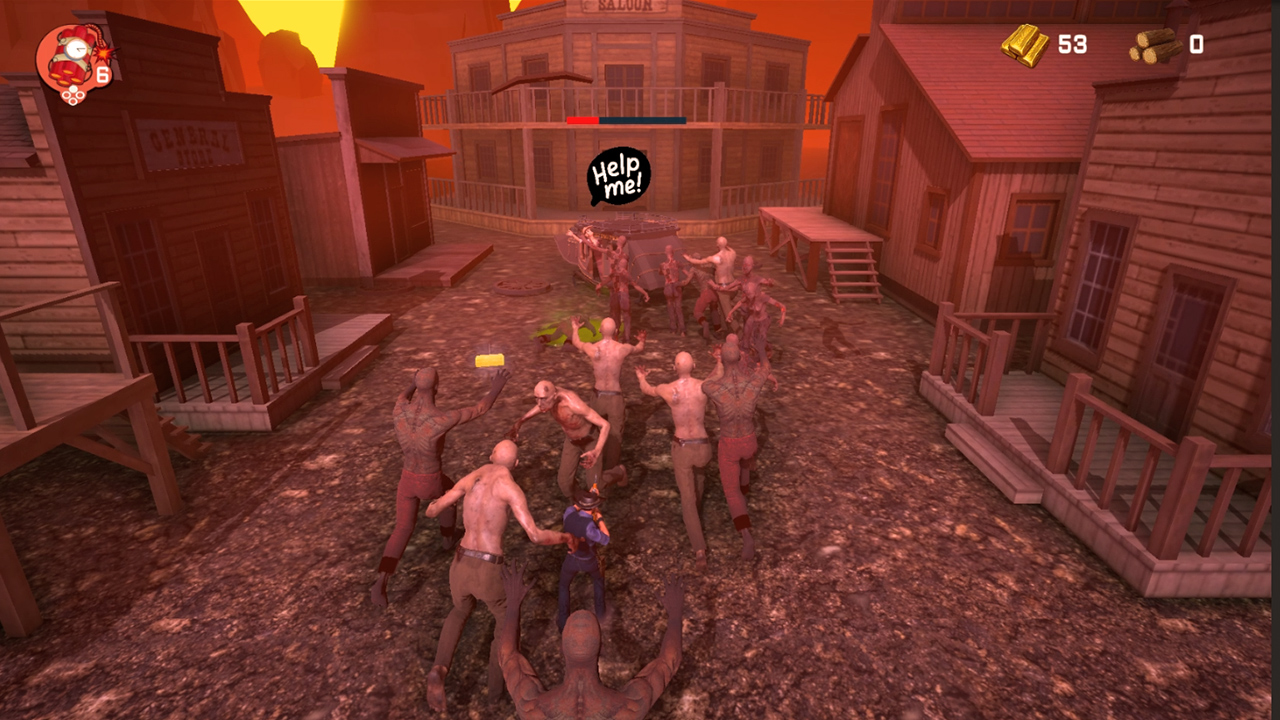Screen dimensions: 1280x720
Task: Click the besieged wagon near the saloon
Action: 615,245
